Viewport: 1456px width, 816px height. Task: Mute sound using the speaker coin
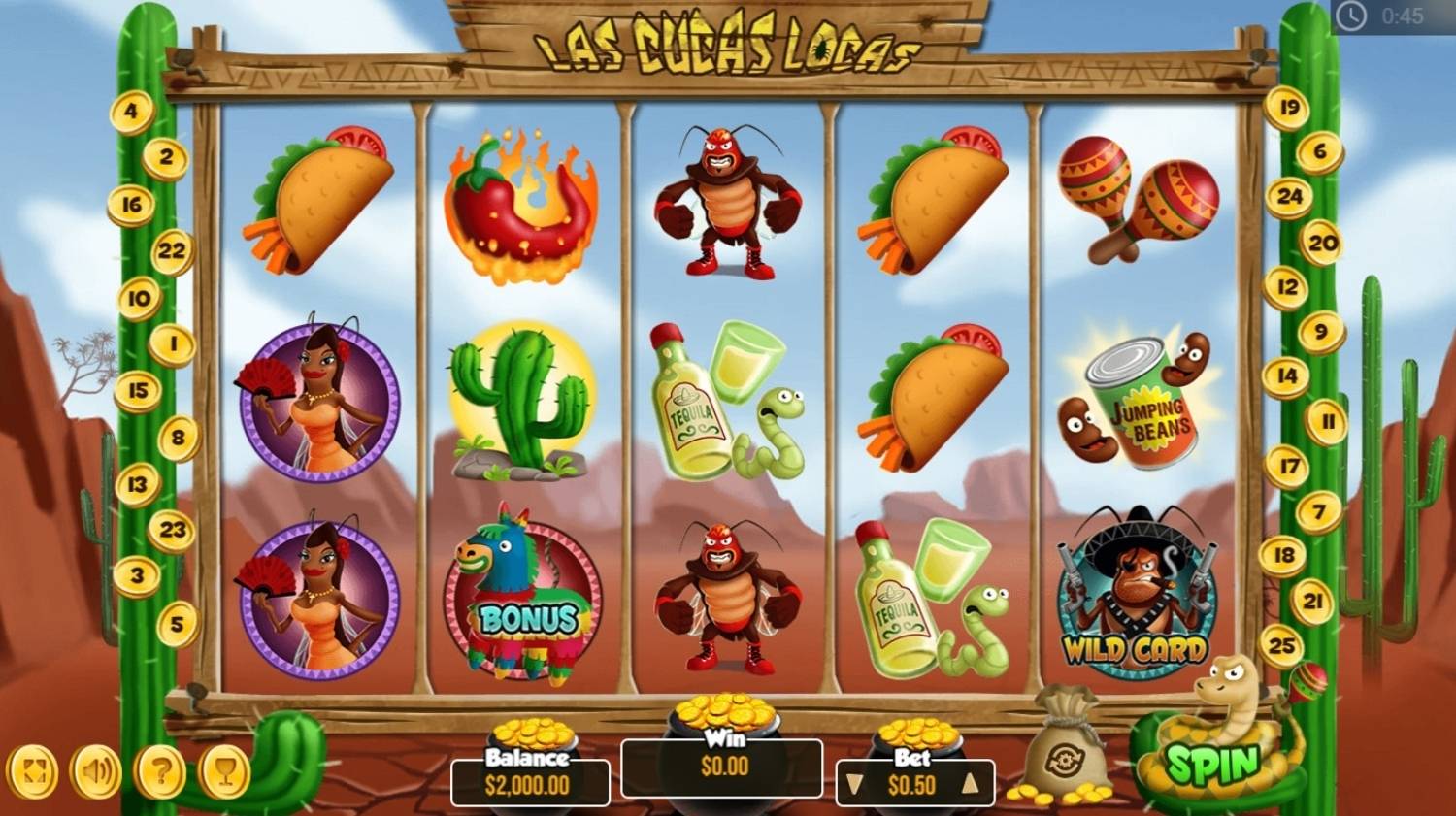pyautogui.click(x=96, y=773)
